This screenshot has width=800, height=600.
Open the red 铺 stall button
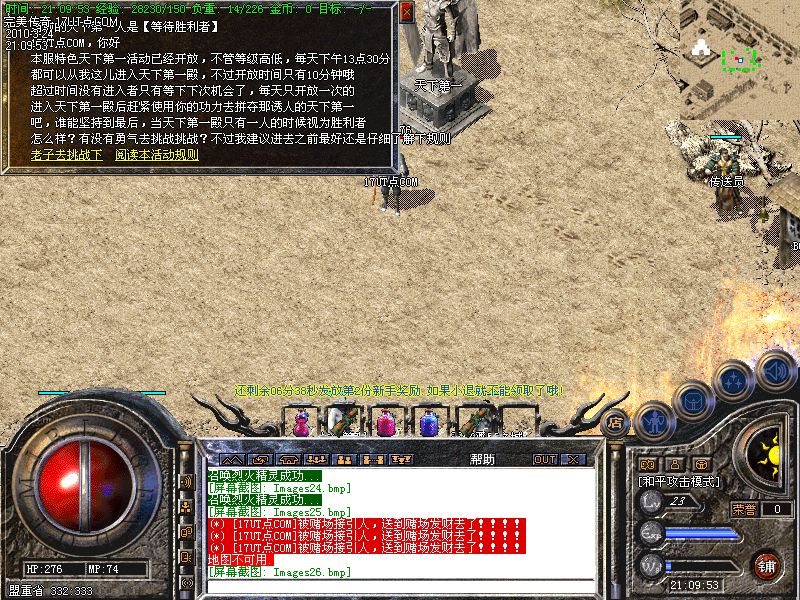767,564
